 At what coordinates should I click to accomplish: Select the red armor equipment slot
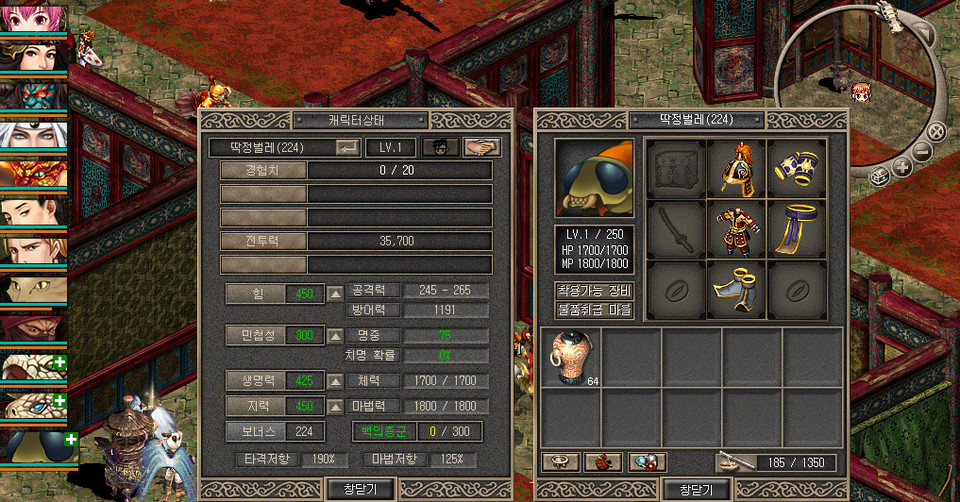tap(736, 228)
